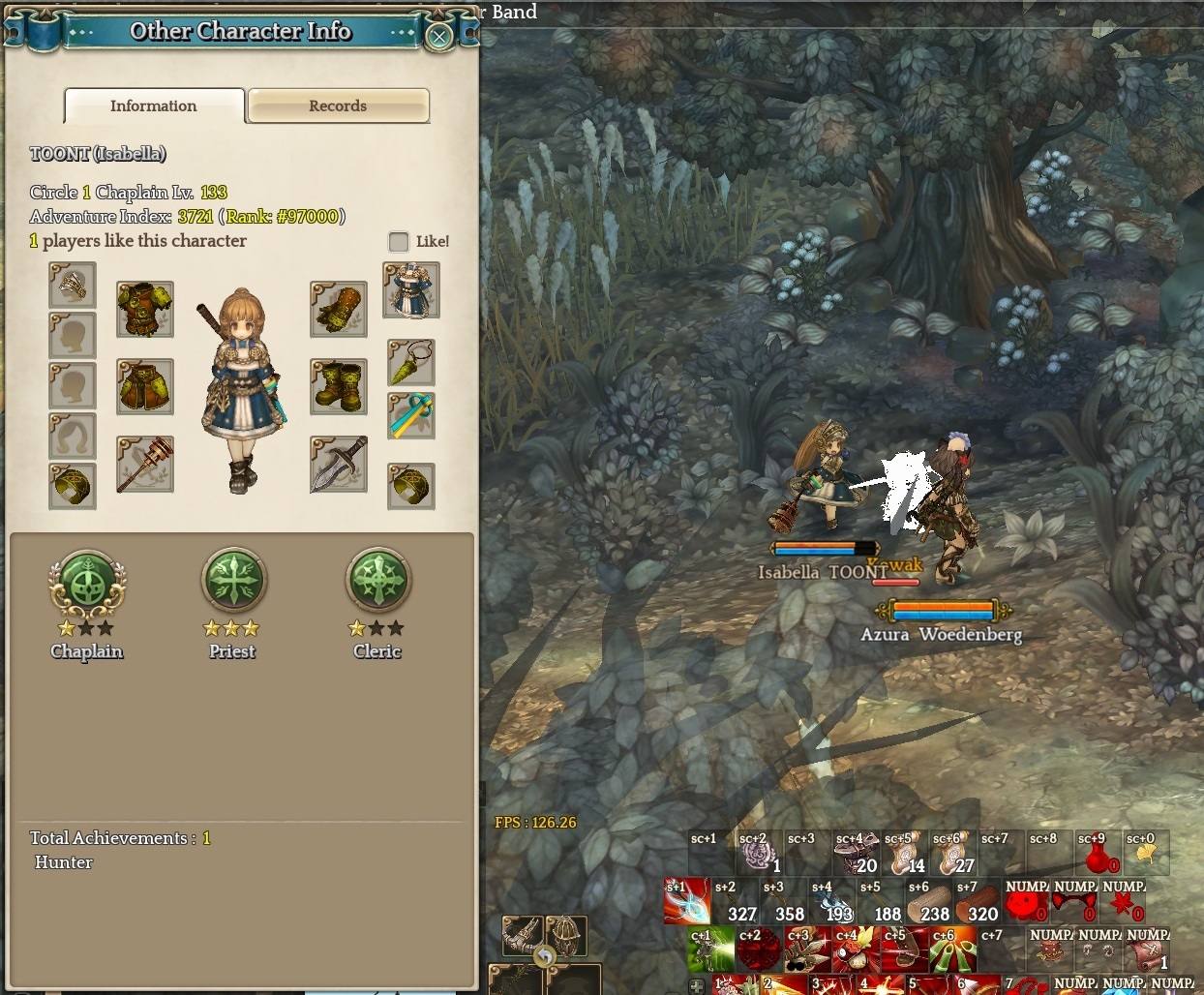Click the Chaplain class emblem
The width and height of the screenshot is (1204, 995).
[87, 581]
